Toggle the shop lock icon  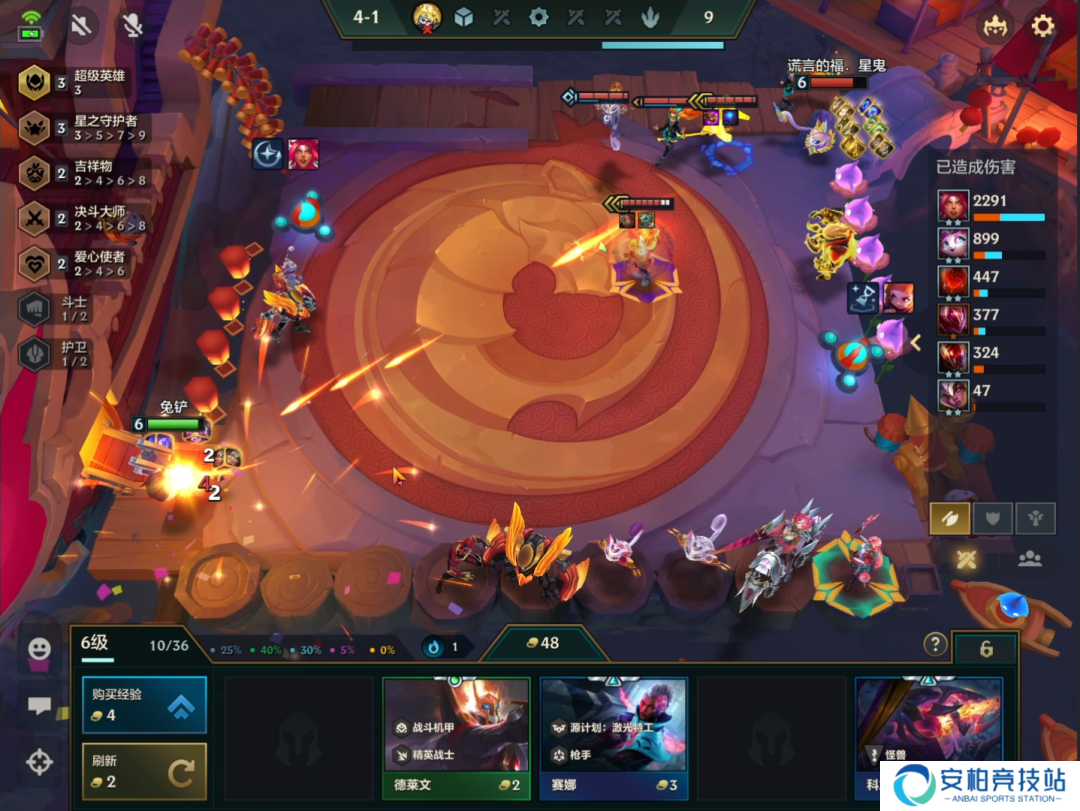985,650
